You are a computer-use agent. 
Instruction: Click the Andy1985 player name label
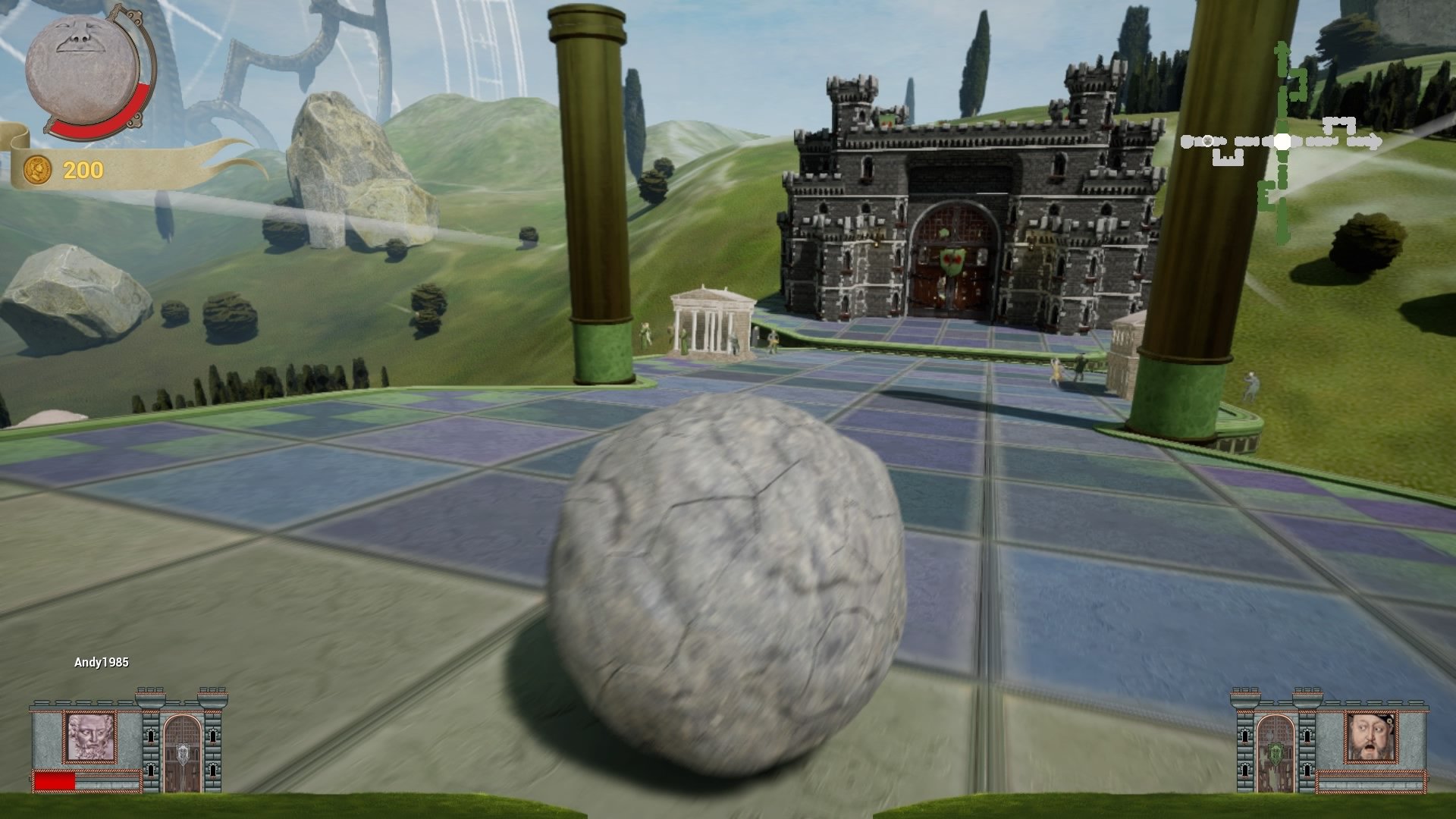point(101,661)
